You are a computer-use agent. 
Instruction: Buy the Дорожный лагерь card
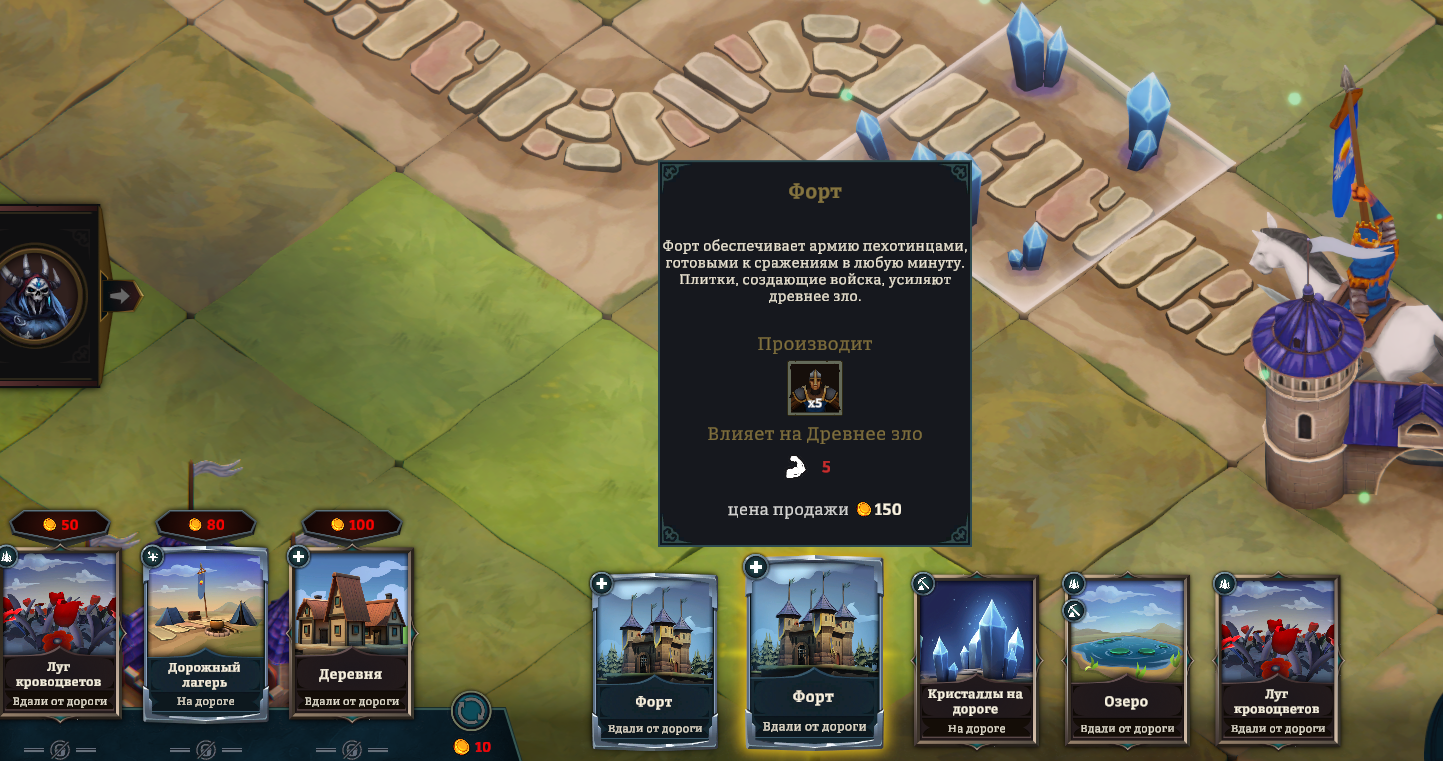207,630
